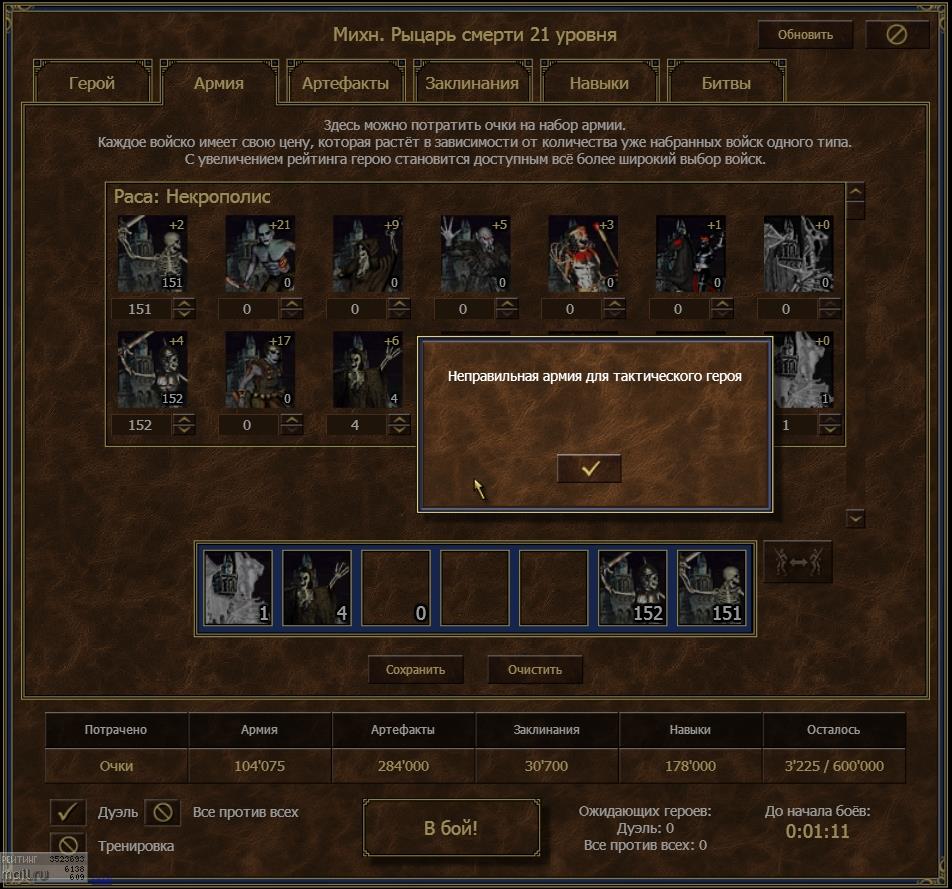Confirm the wrong army warning dialog

coord(589,468)
